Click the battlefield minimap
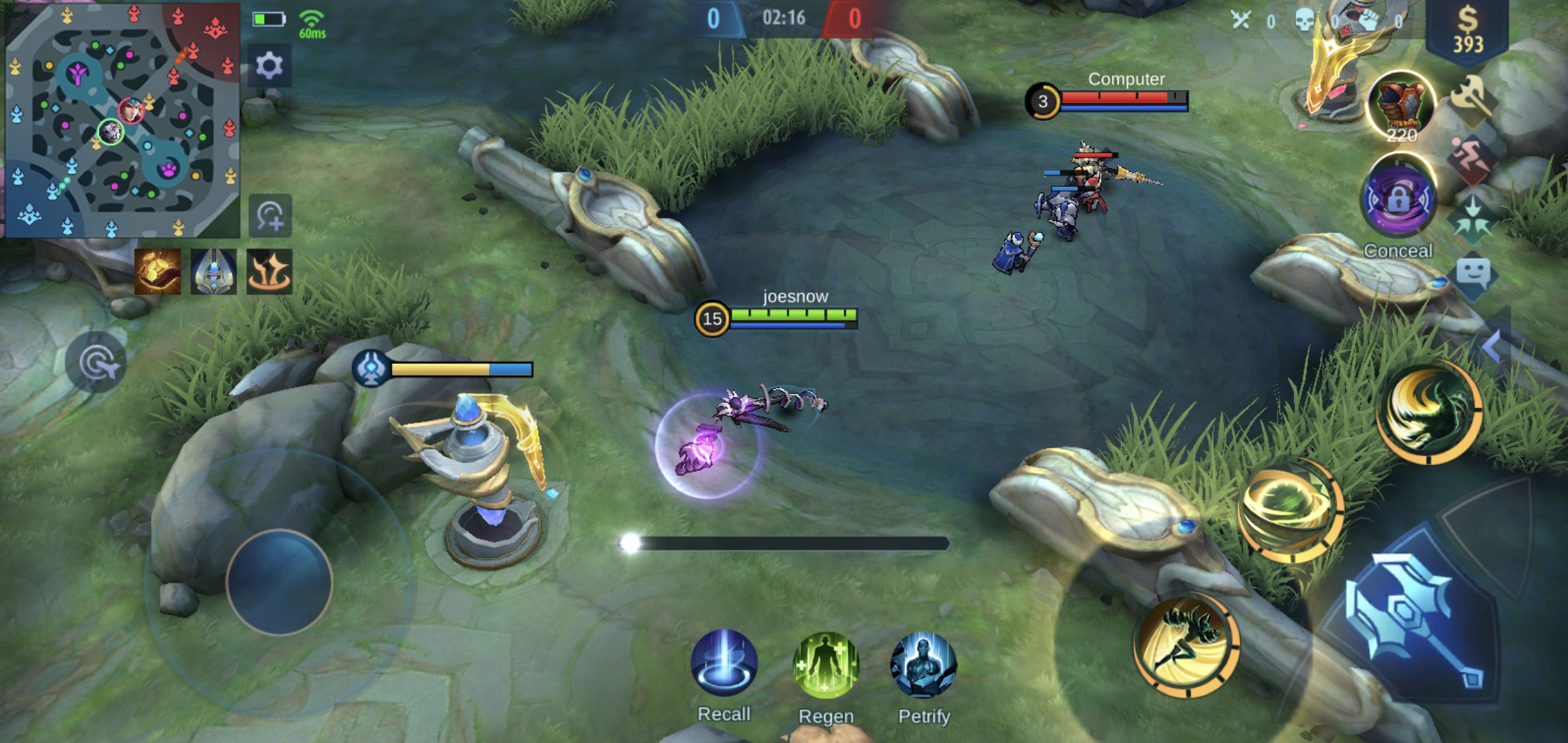This screenshot has width=1568, height=743. (122, 120)
